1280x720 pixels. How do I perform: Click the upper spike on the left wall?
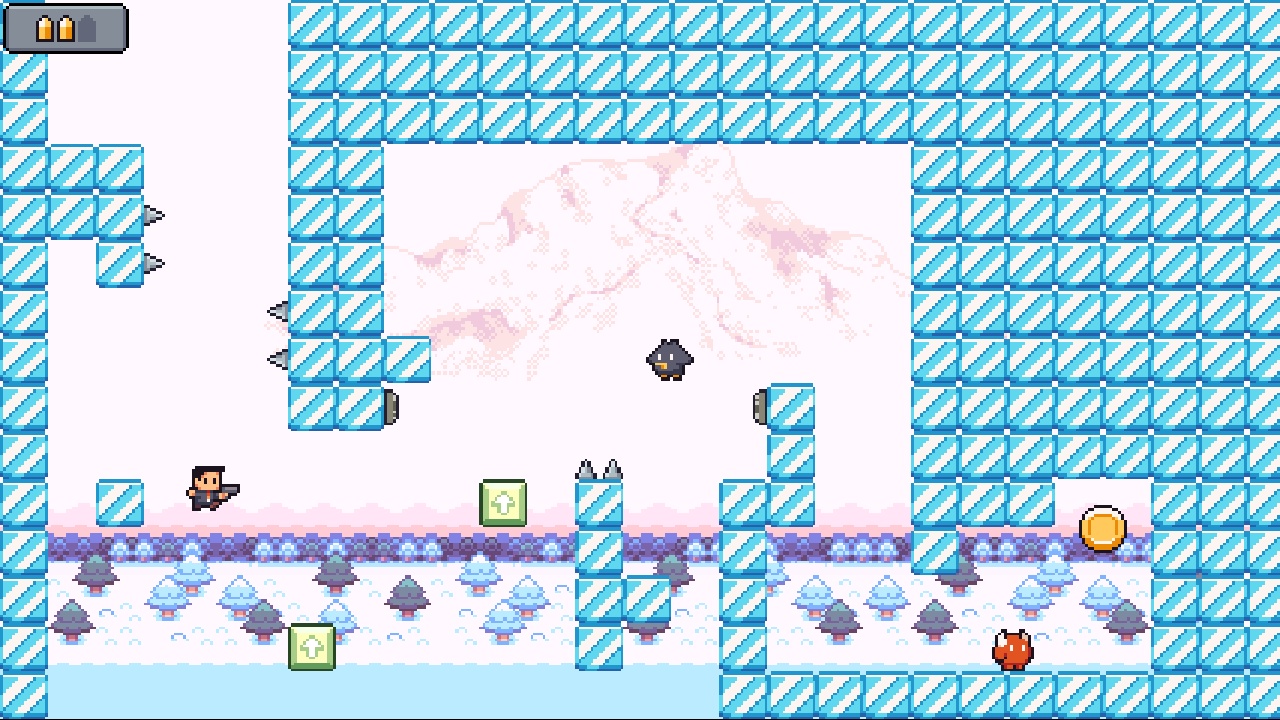(153, 213)
